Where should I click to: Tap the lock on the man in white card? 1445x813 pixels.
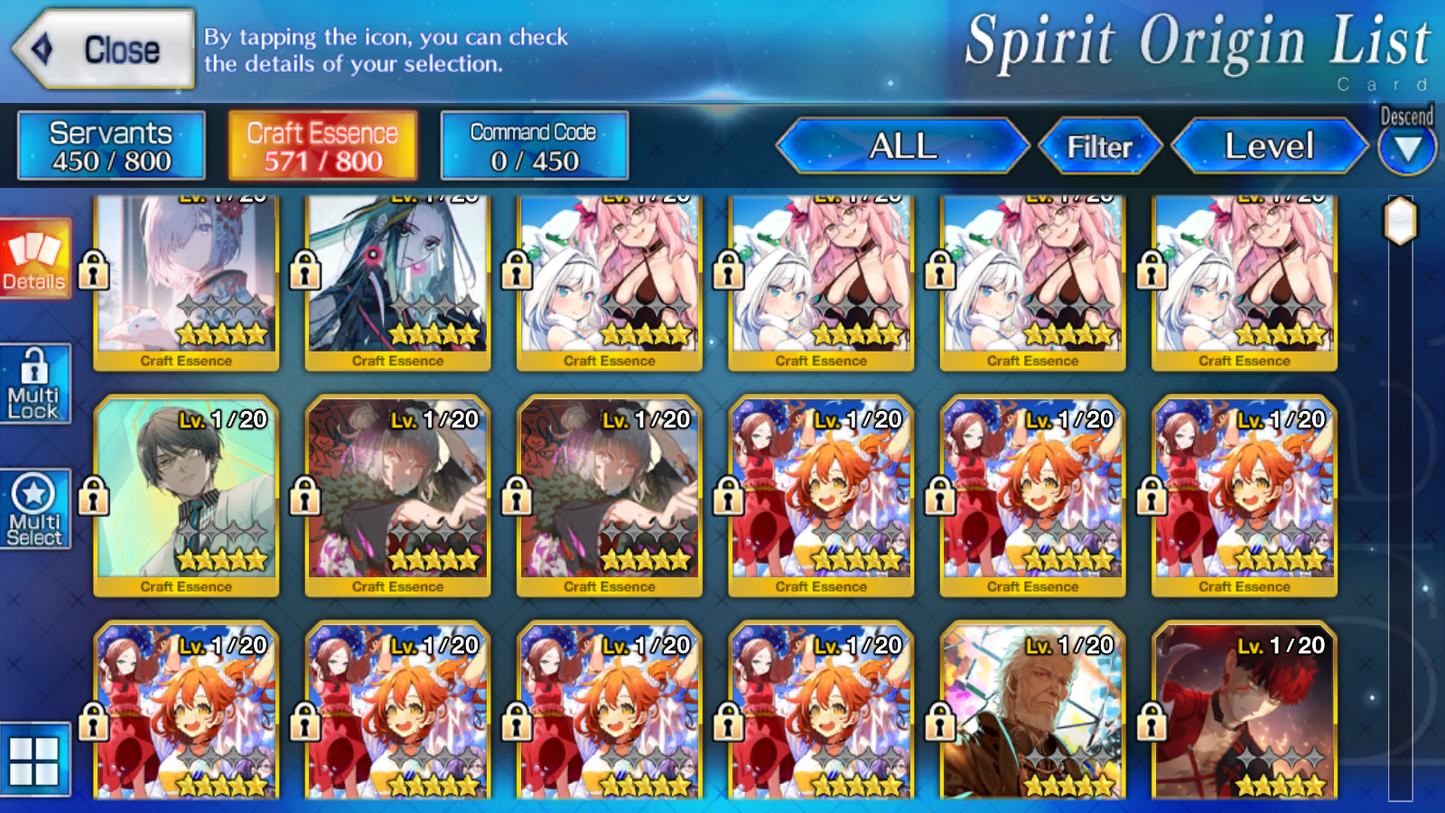coord(92,495)
